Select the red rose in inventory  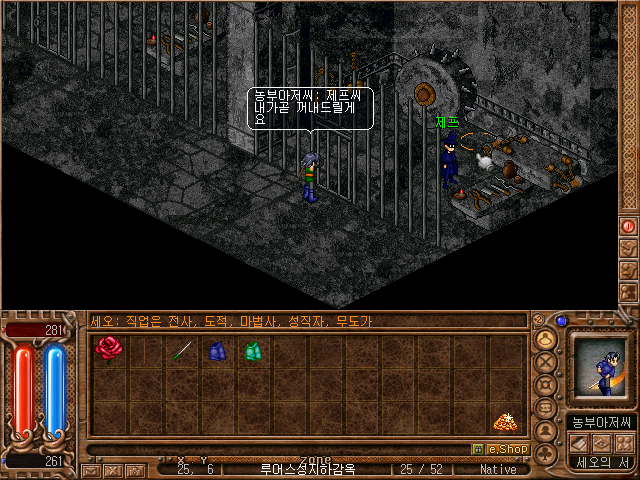(x=107, y=349)
